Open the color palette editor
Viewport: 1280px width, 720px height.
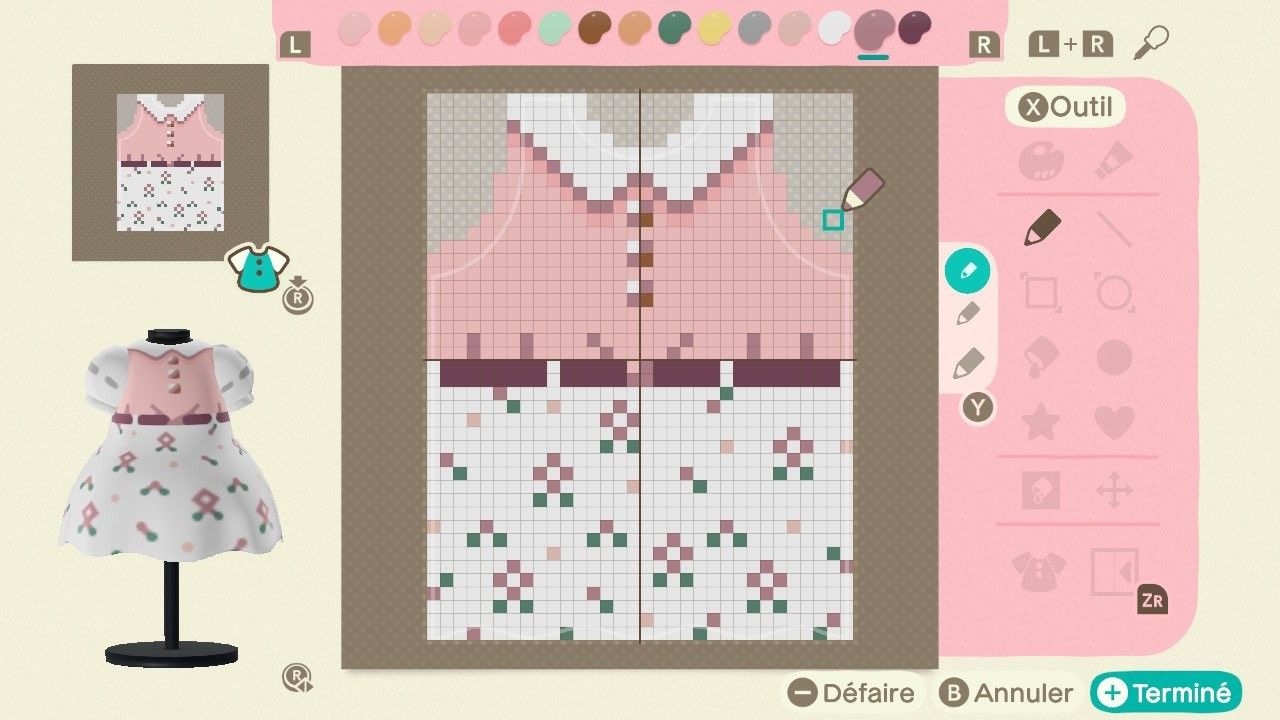1042,160
